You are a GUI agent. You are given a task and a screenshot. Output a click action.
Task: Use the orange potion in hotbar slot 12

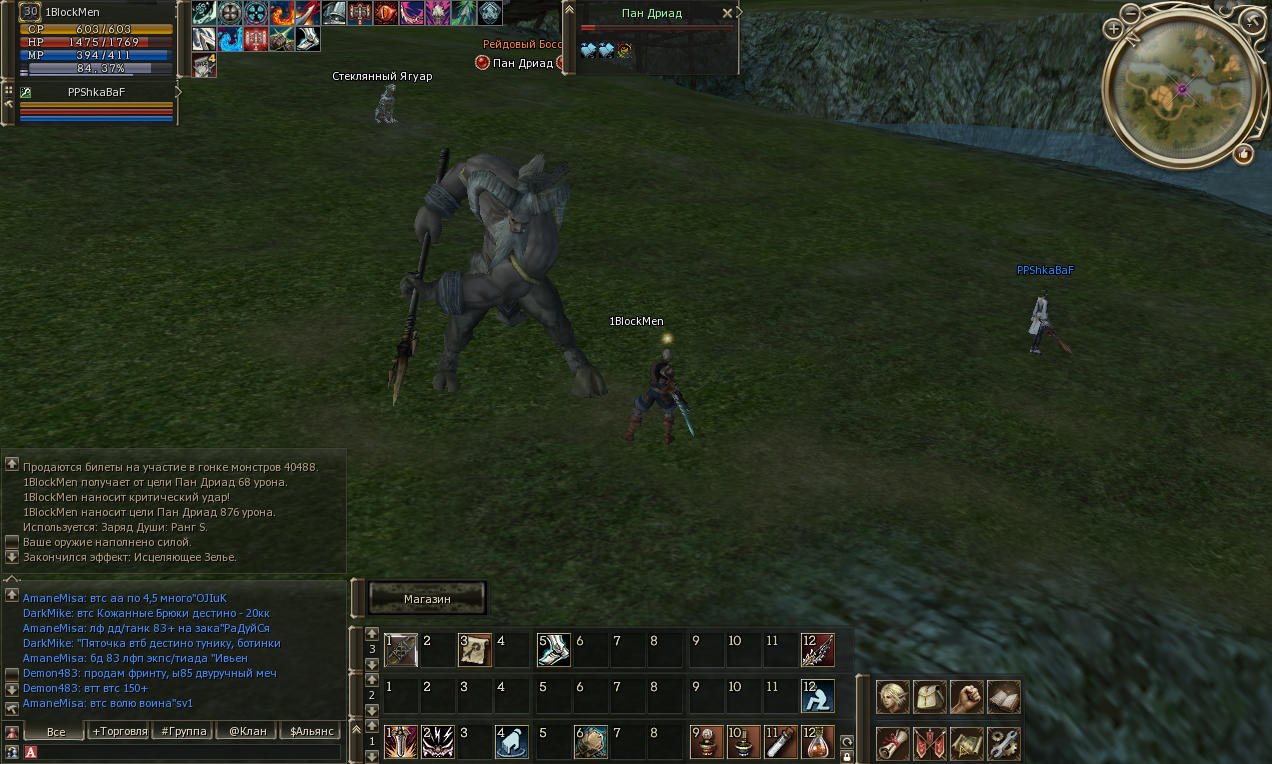coord(817,742)
